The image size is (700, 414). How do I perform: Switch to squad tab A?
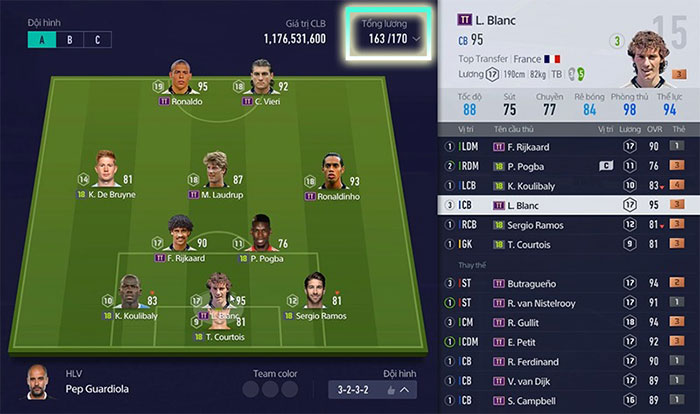(42, 40)
